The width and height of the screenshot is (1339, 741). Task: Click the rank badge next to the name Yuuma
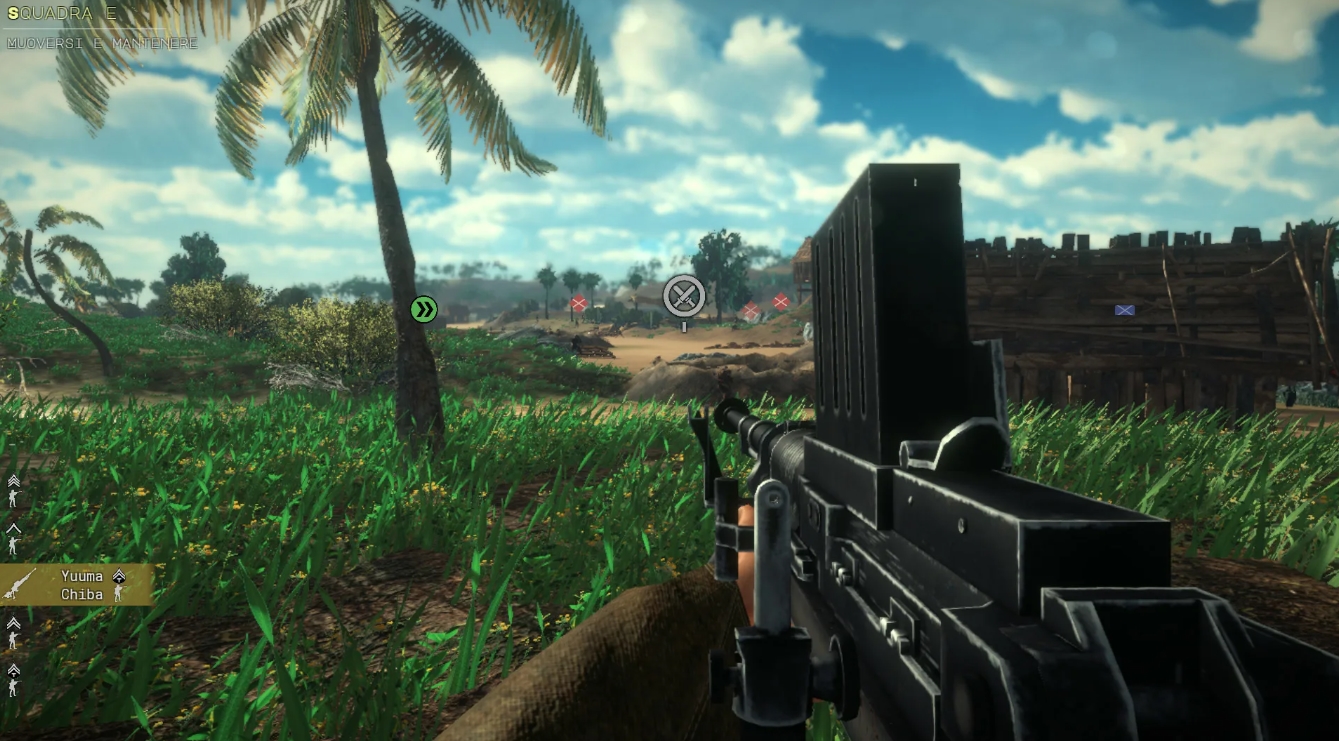click(119, 577)
